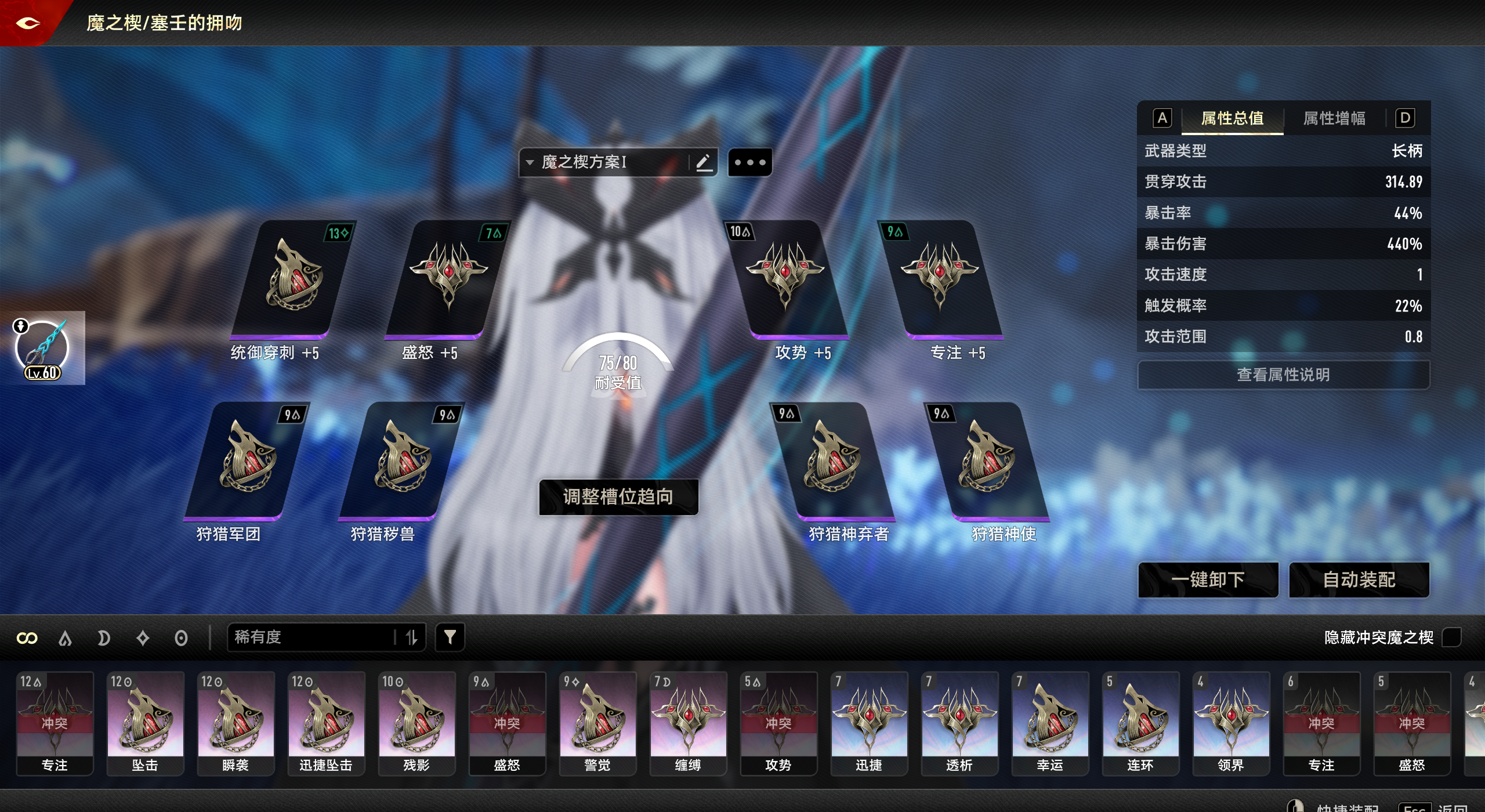This screenshot has height=812, width=1485.
Task: Select the triangle wedge type filter icon
Action: [x=66, y=637]
